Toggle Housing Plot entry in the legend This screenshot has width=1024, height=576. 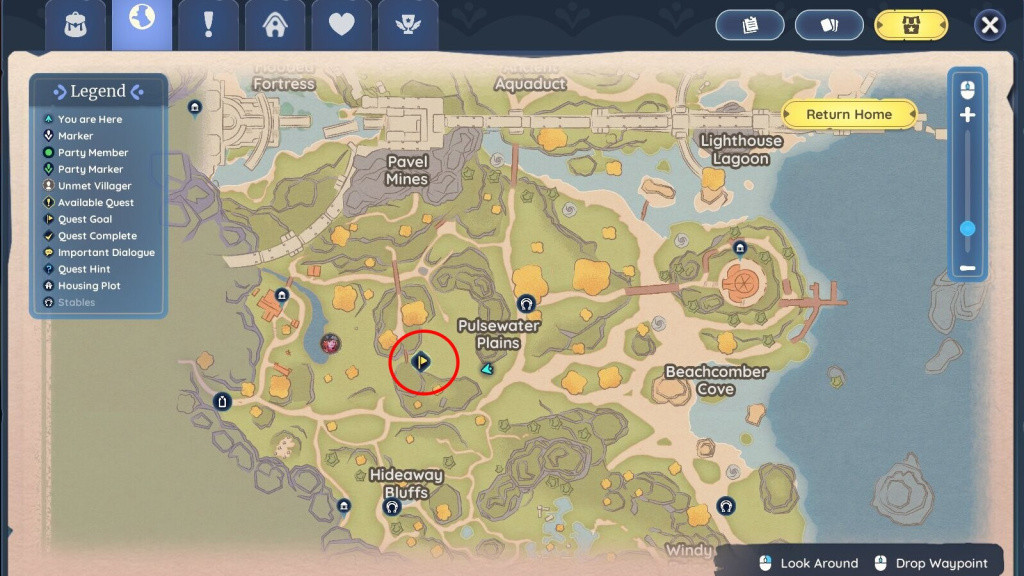tap(88, 286)
